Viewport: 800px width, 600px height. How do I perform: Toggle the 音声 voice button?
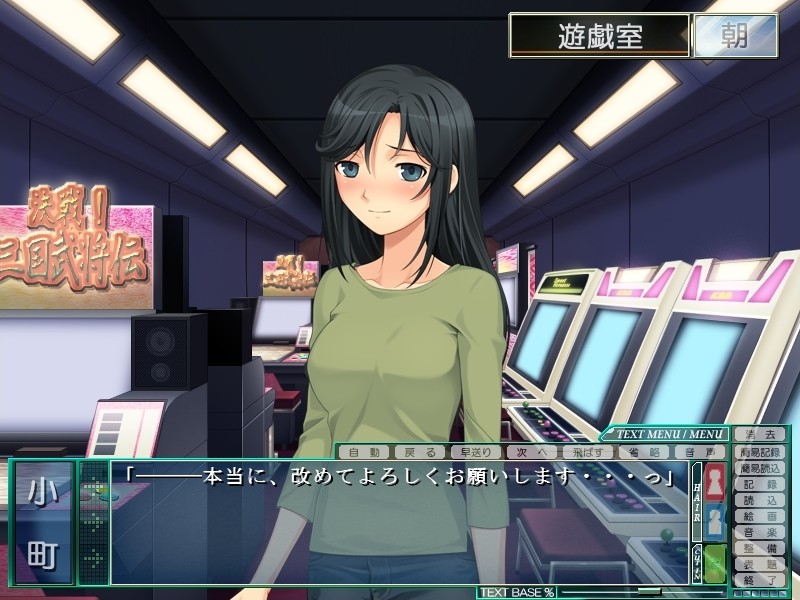[695, 452]
